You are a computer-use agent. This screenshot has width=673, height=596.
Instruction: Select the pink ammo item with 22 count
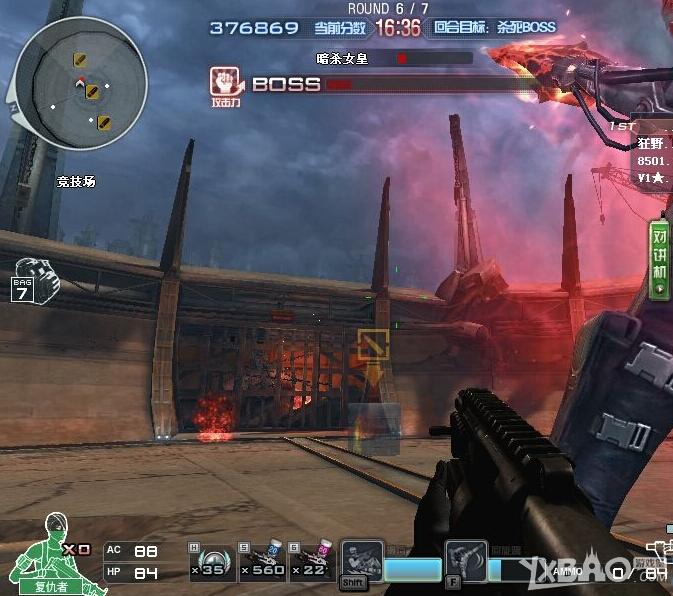pos(312,559)
